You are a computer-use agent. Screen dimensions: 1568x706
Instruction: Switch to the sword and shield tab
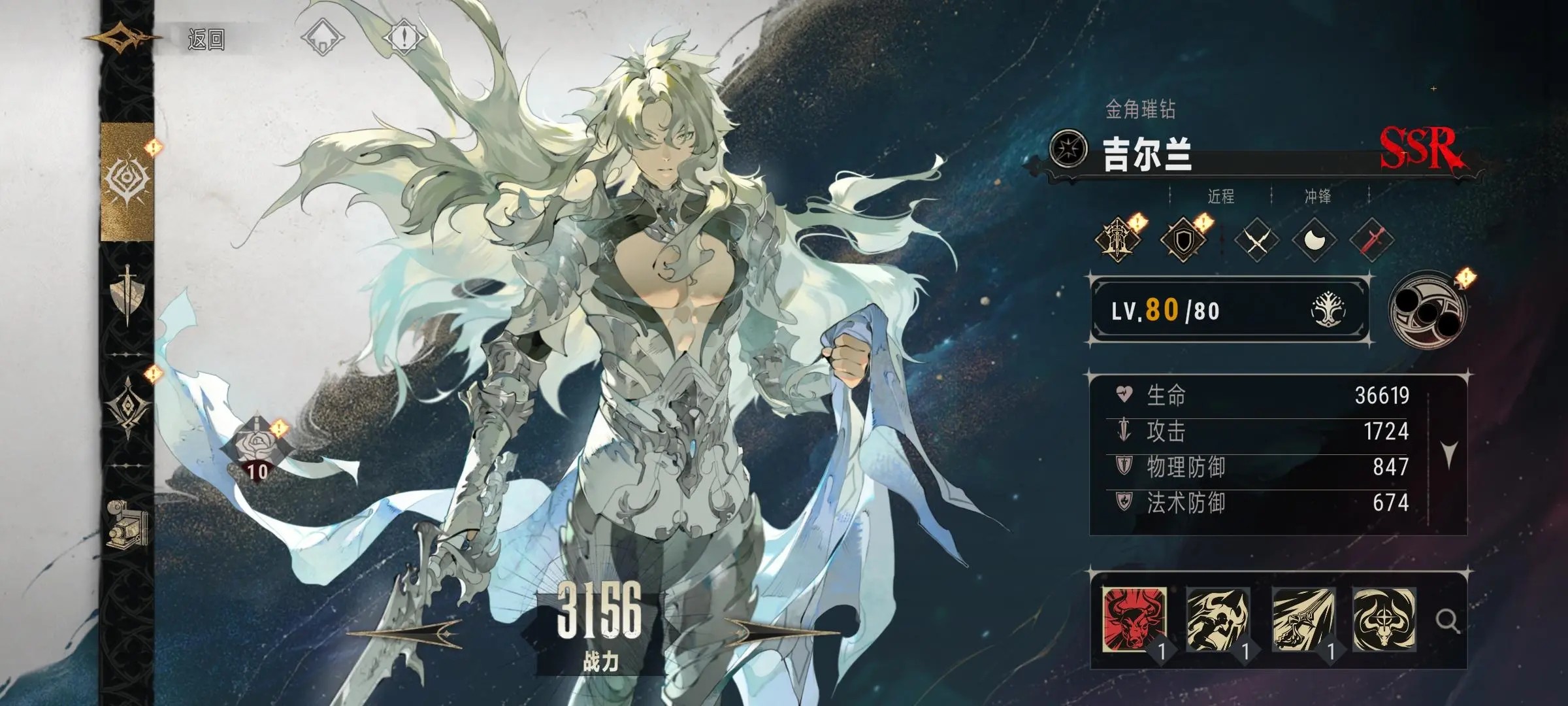(127, 294)
